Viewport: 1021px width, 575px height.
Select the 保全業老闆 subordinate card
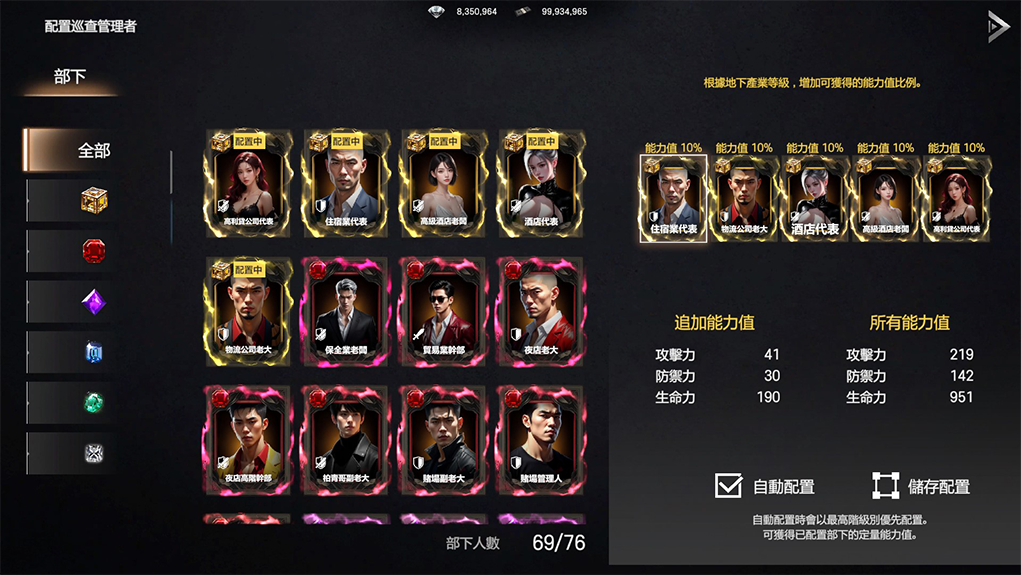point(345,311)
